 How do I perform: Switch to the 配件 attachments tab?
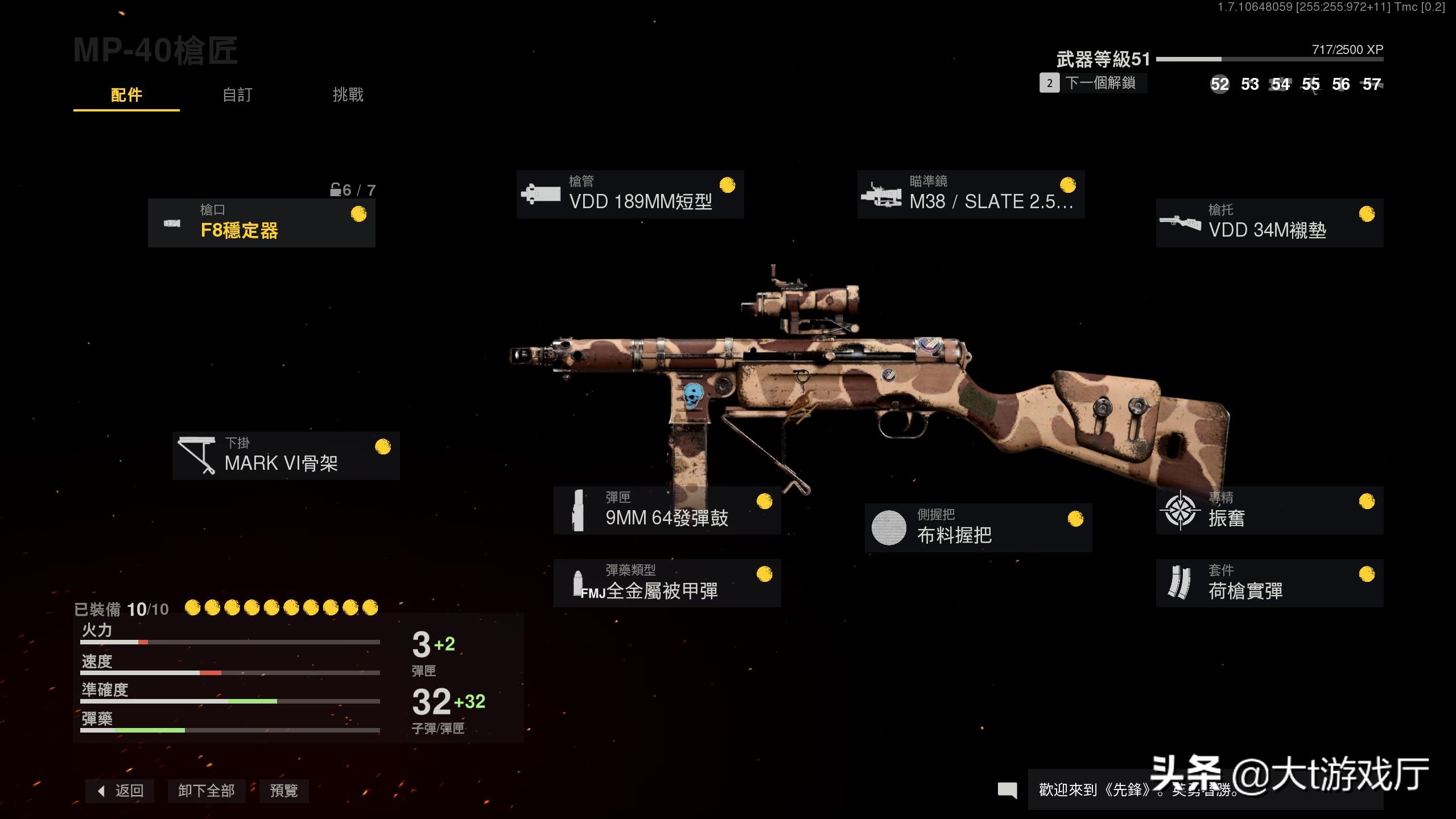126,95
